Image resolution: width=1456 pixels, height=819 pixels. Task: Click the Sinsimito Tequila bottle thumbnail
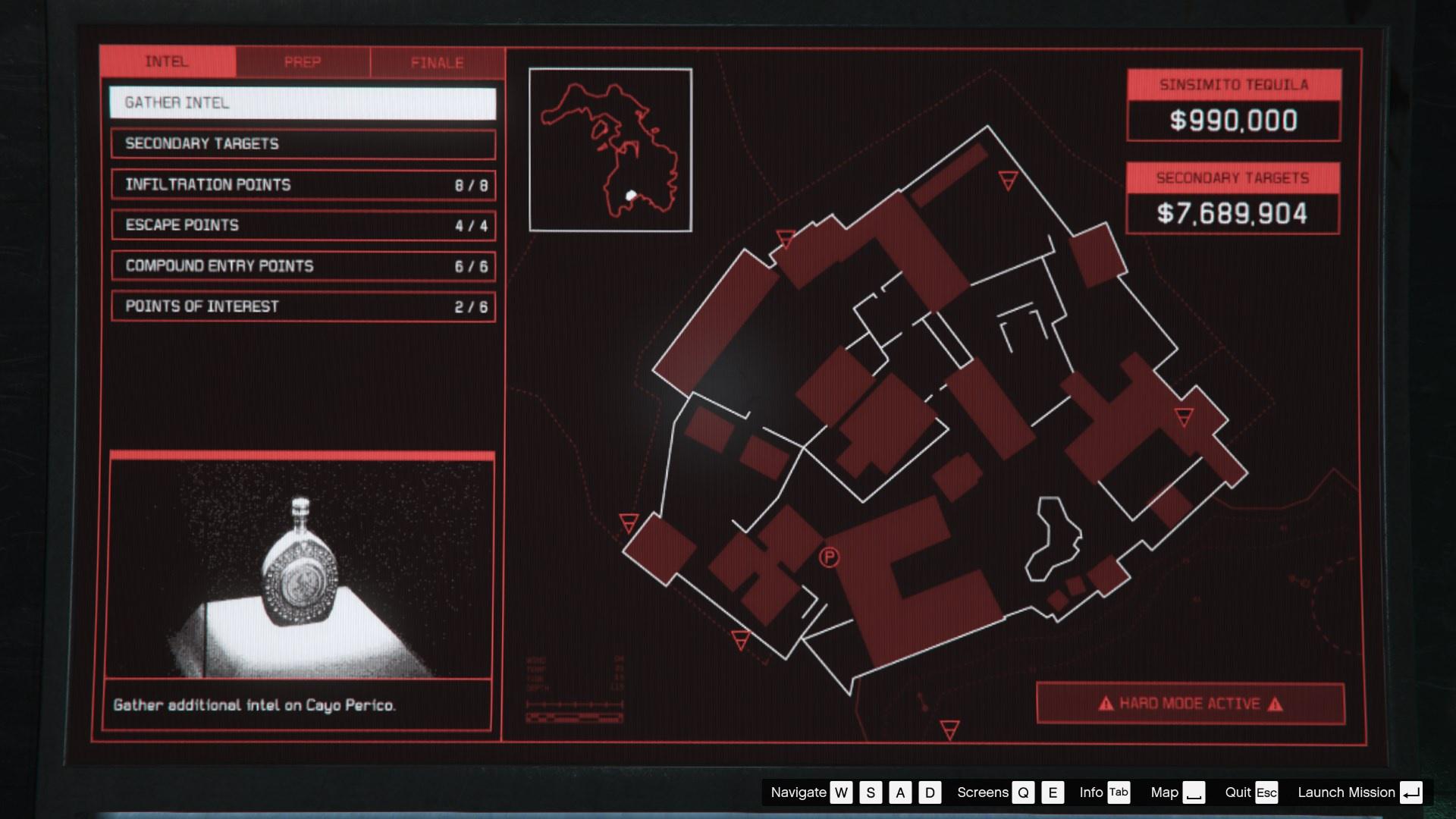[x=301, y=569]
